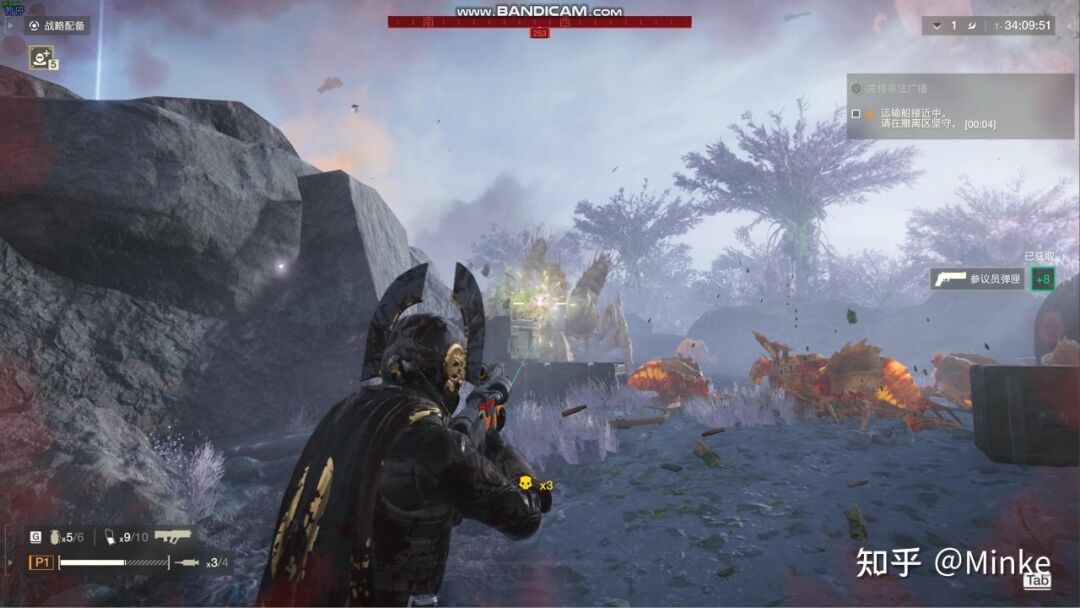The image size is (1080, 608).
Task: Click the stim syringe icon
Action: [187, 563]
